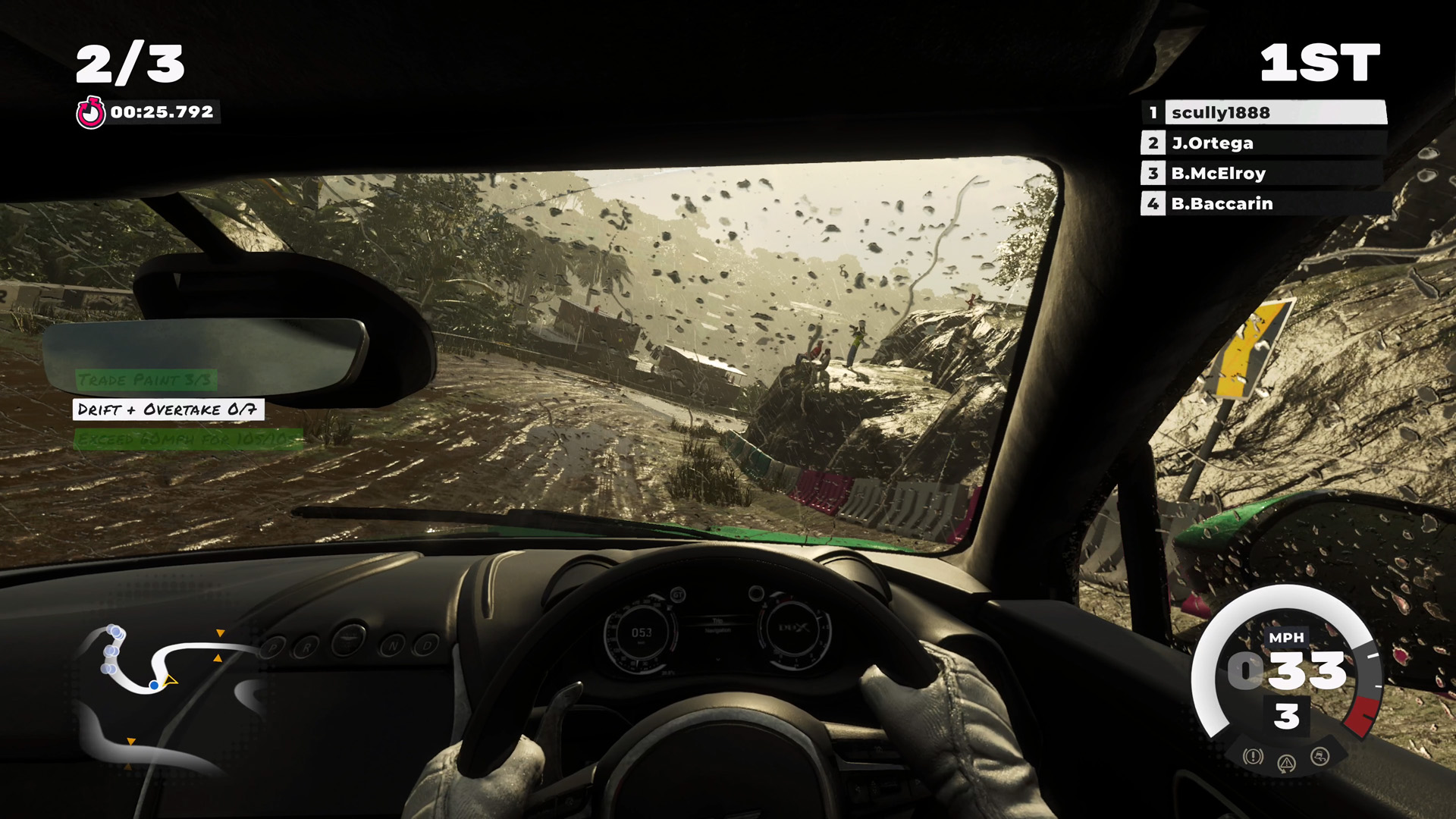Image resolution: width=1456 pixels, height=819 pixels.
Task: Click the brake warning exclamation icon
Action: (1253, 756)
